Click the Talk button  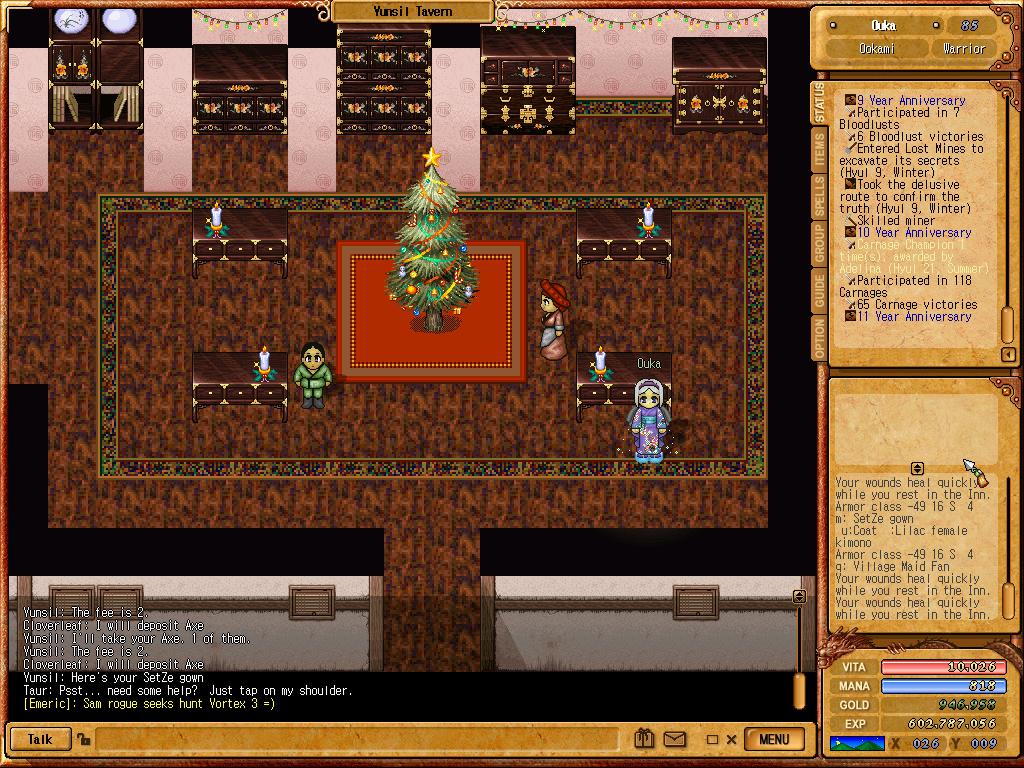(x=40, y=740)
